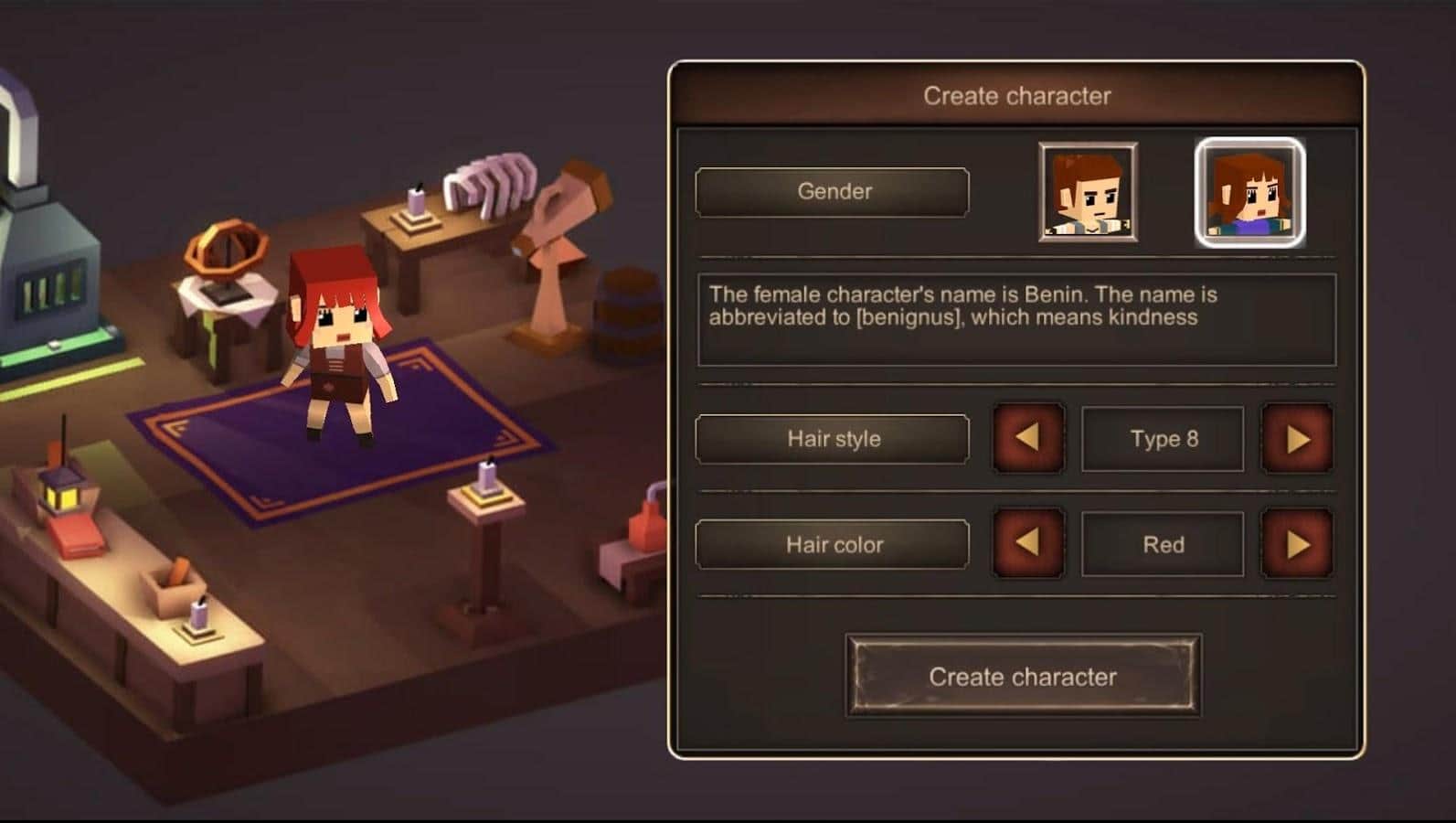
Task: Click the Gender label plate
Action: [x=833, y=192]
